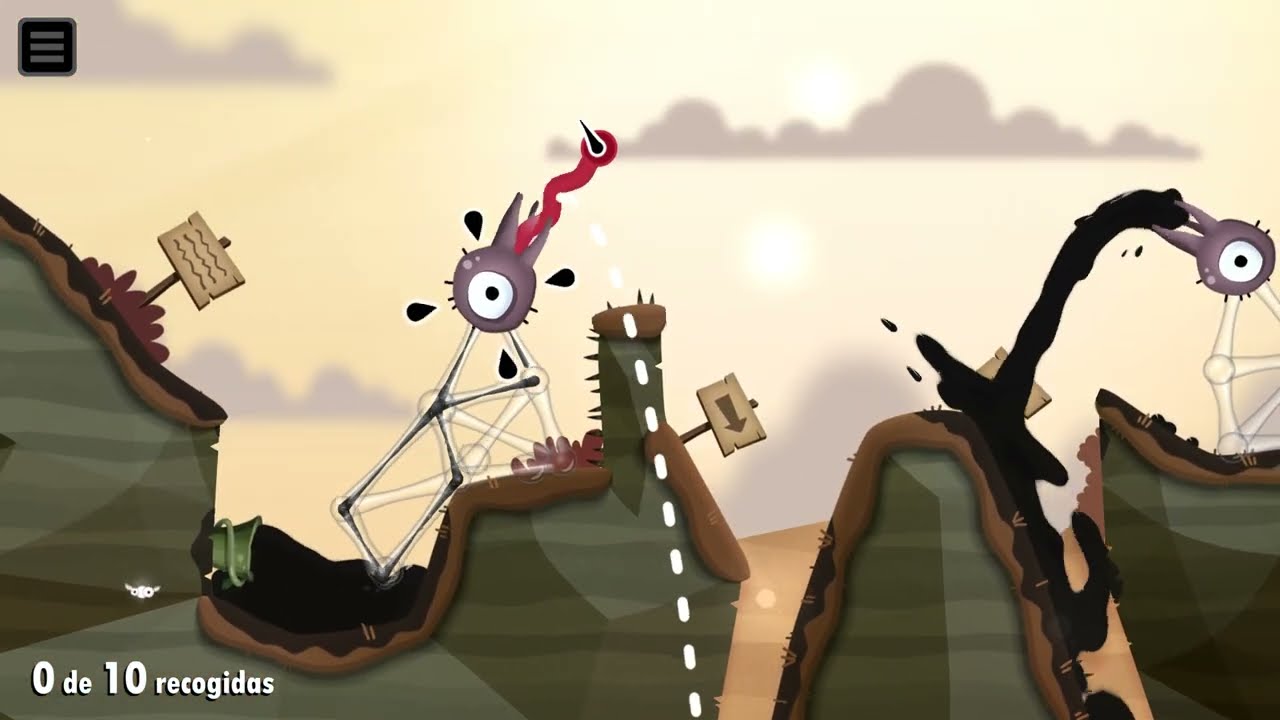Image resolution: width=1280 pixels, height=720 pixels.
Task: Open the hamburger menu button
Action: 47,47
